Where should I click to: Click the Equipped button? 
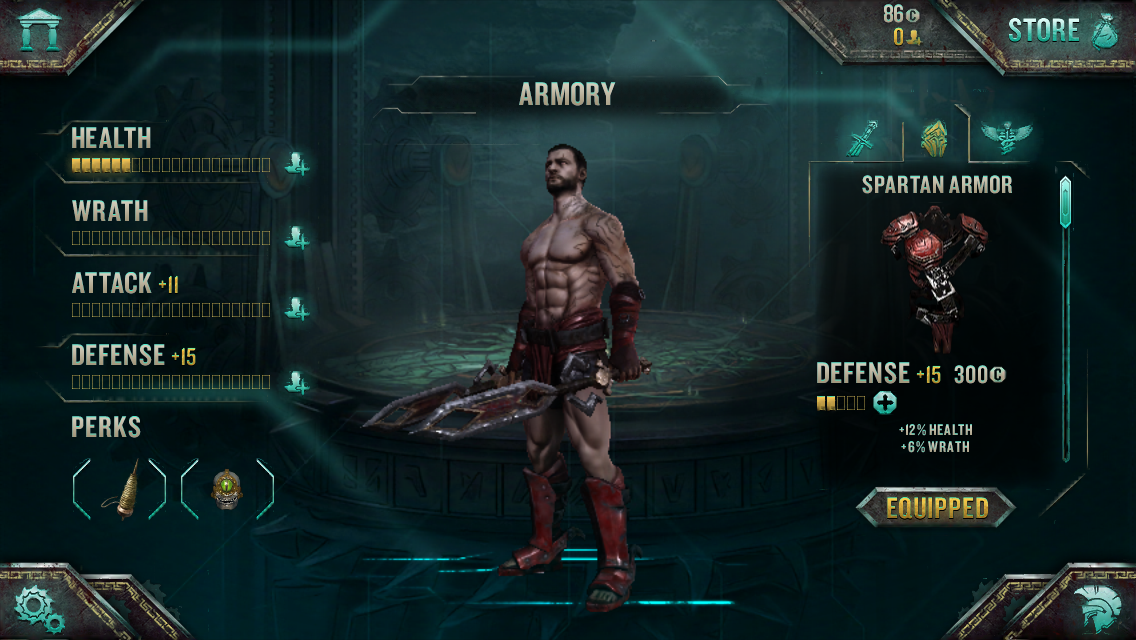936,508
